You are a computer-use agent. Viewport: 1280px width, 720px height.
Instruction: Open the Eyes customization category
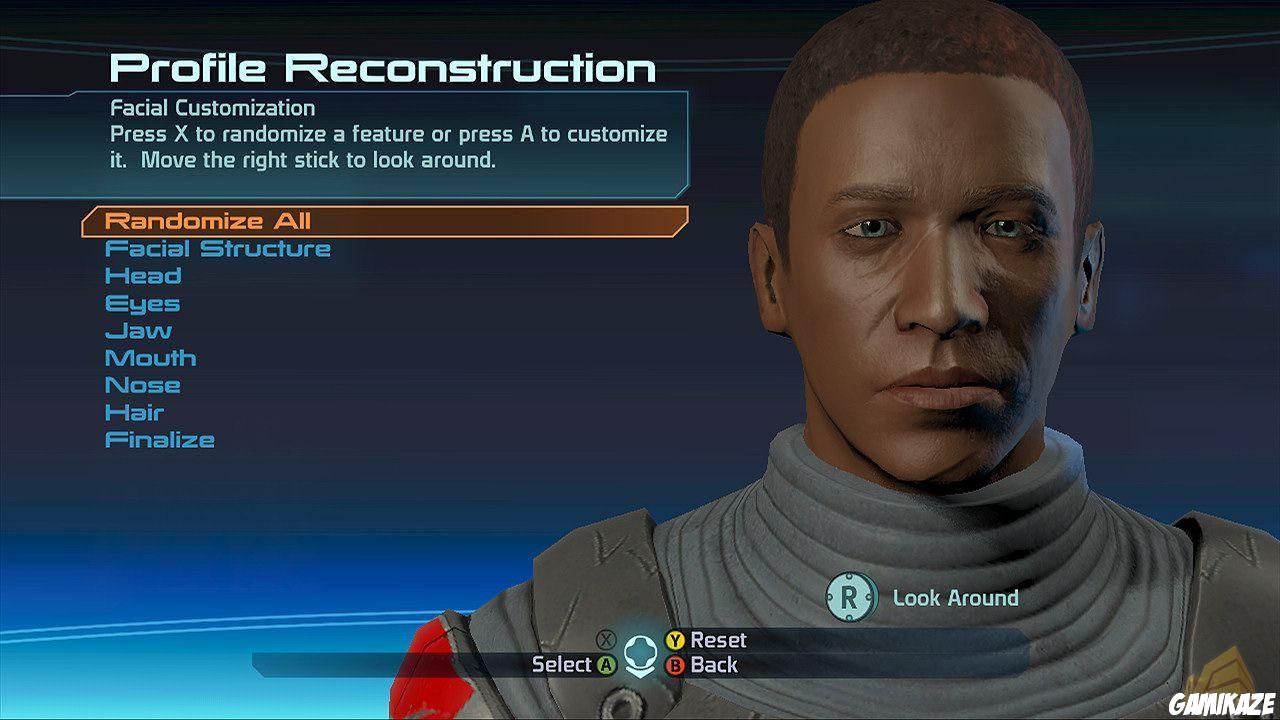coord(143,303)
